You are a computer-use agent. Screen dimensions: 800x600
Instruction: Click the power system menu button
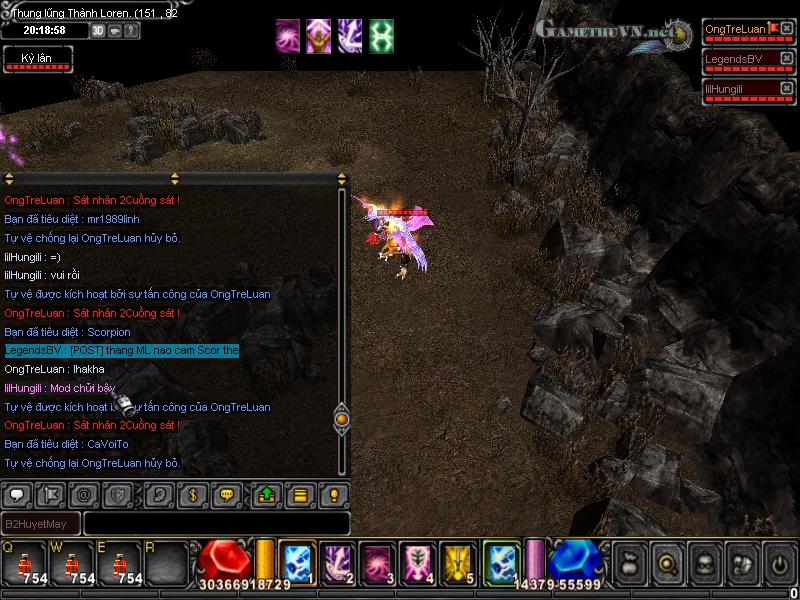pos(779,565)
